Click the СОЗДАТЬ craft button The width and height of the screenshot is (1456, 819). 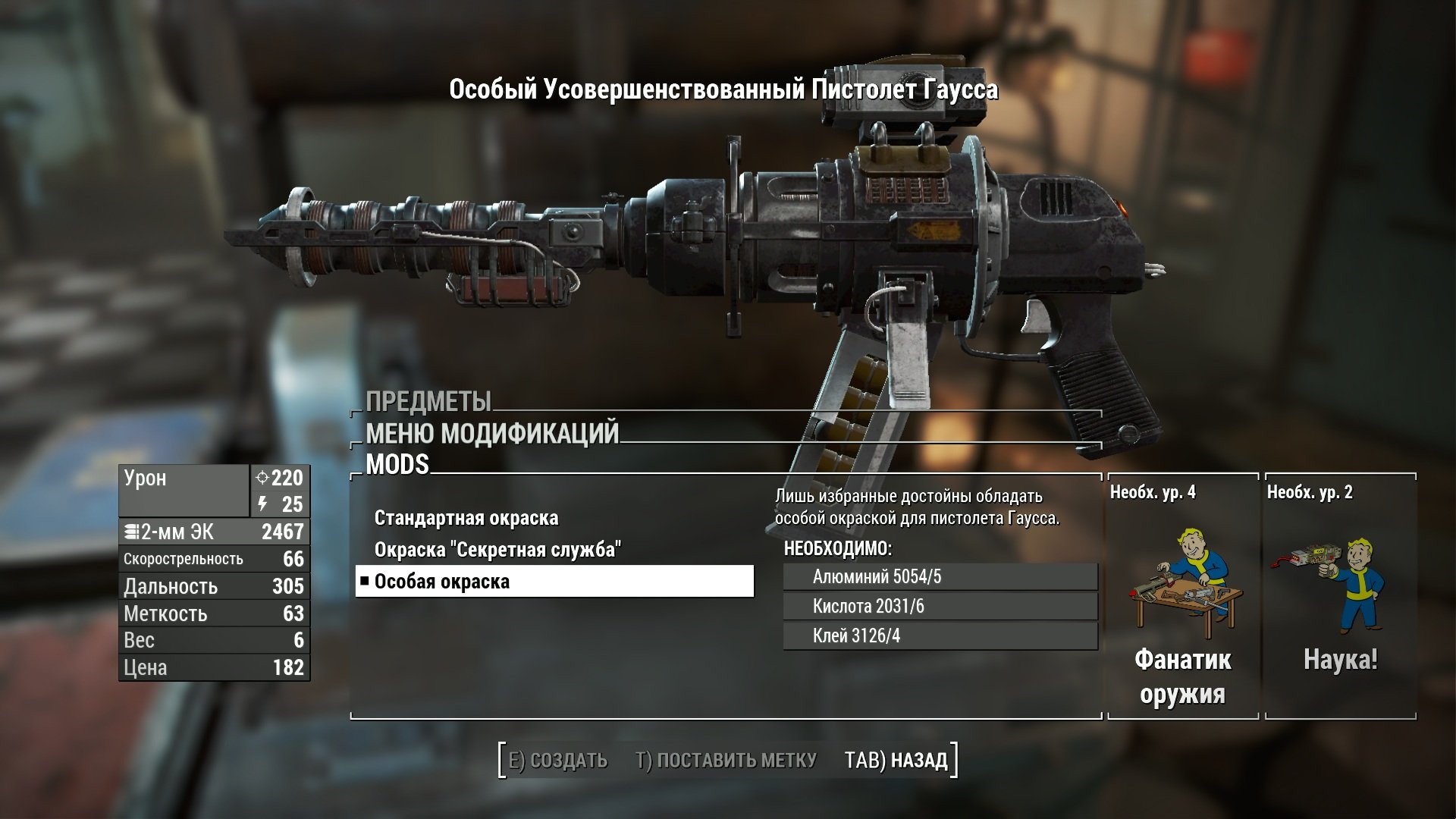pos(558,760)
